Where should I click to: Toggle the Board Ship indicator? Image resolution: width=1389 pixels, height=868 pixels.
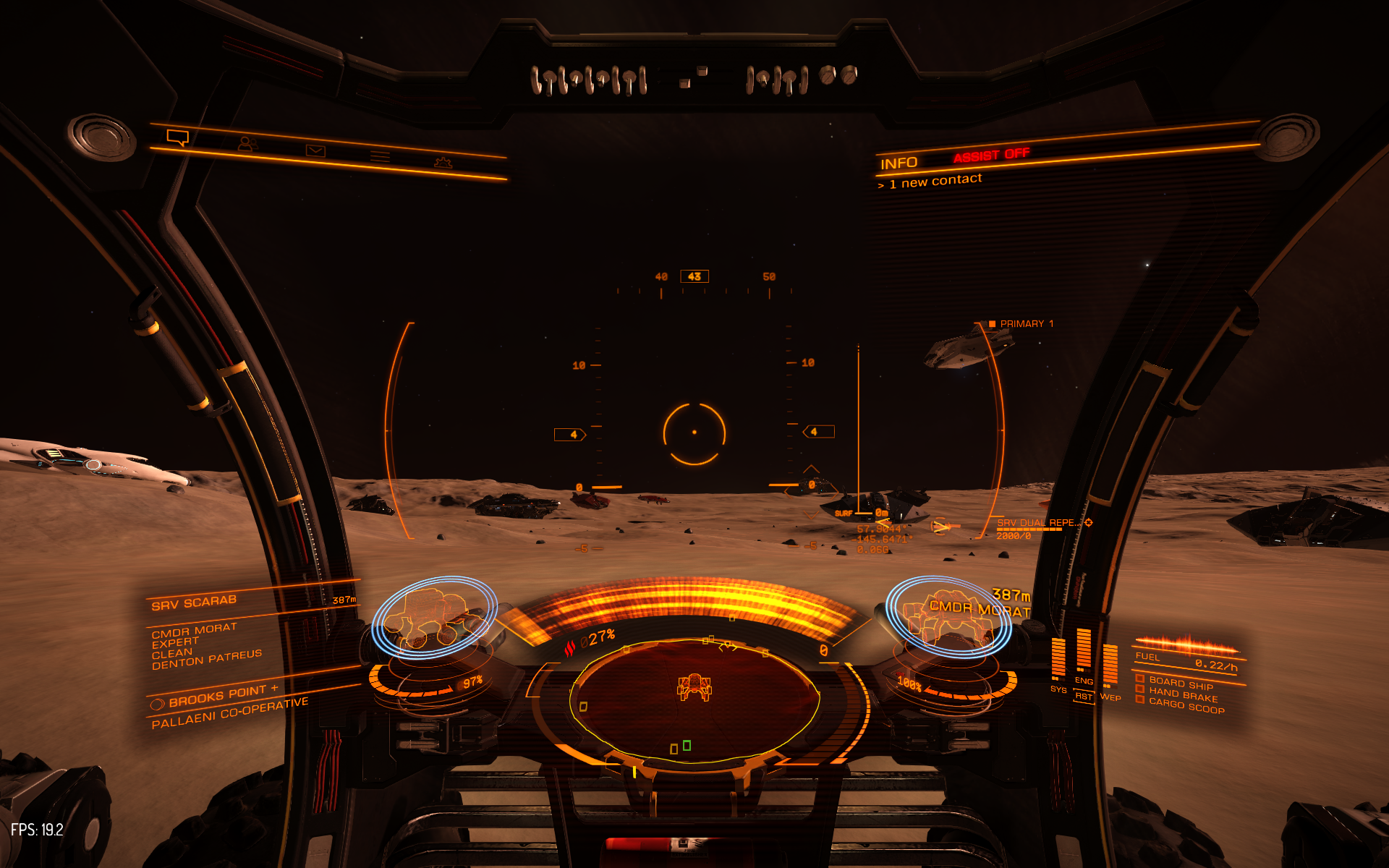(x=1181, y=683)
